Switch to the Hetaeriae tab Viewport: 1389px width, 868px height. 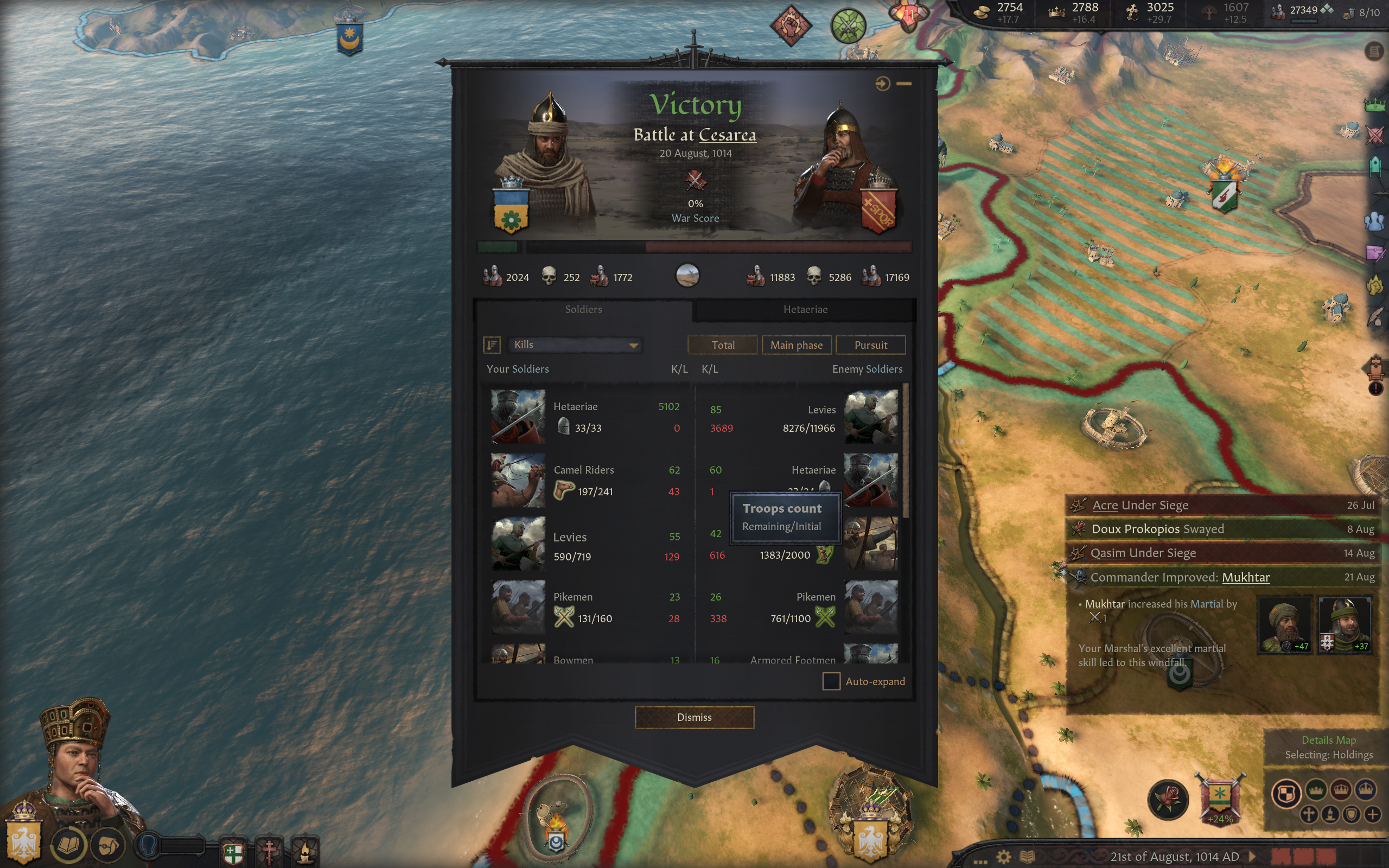tap(805, 309)
